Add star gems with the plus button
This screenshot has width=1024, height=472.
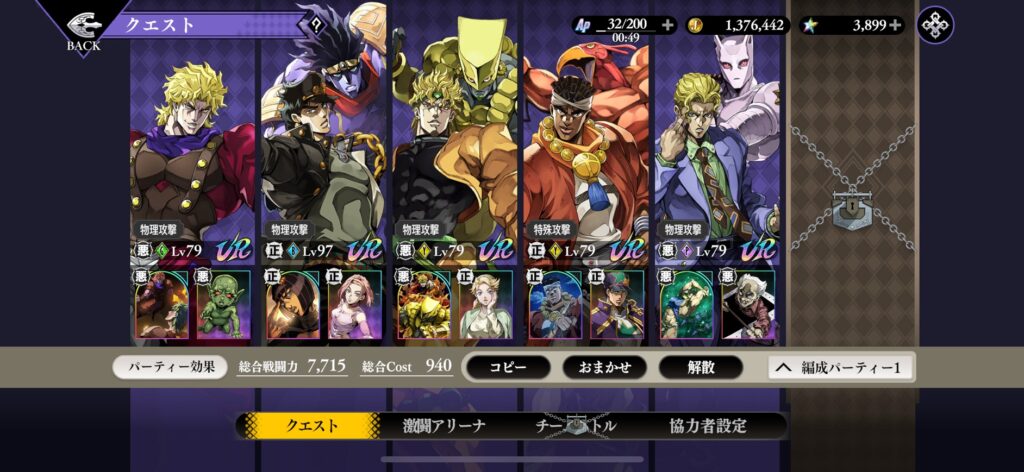point(894,25)
